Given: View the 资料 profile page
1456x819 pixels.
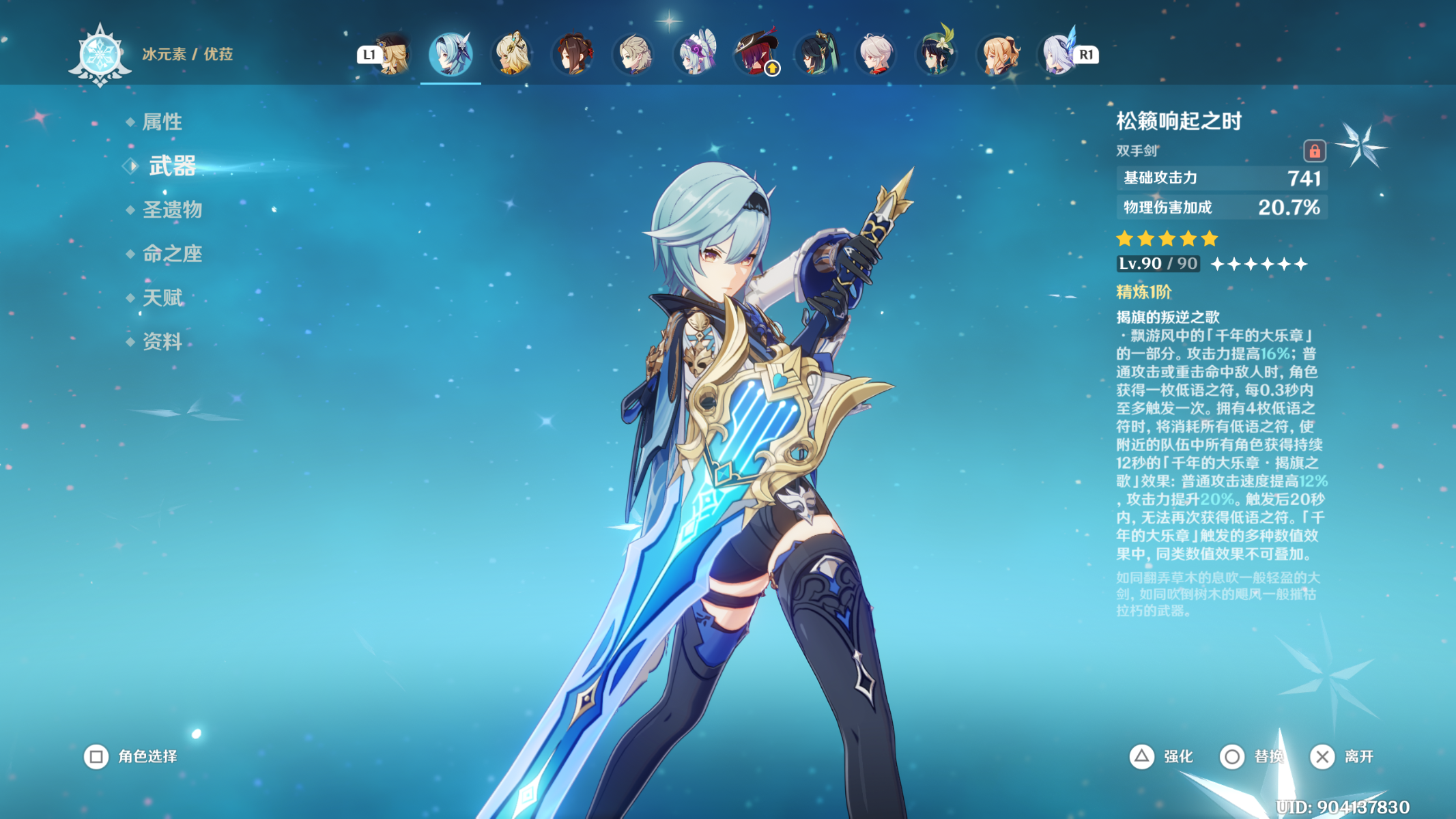Looking at the screenshot, I should click(162, 341).
